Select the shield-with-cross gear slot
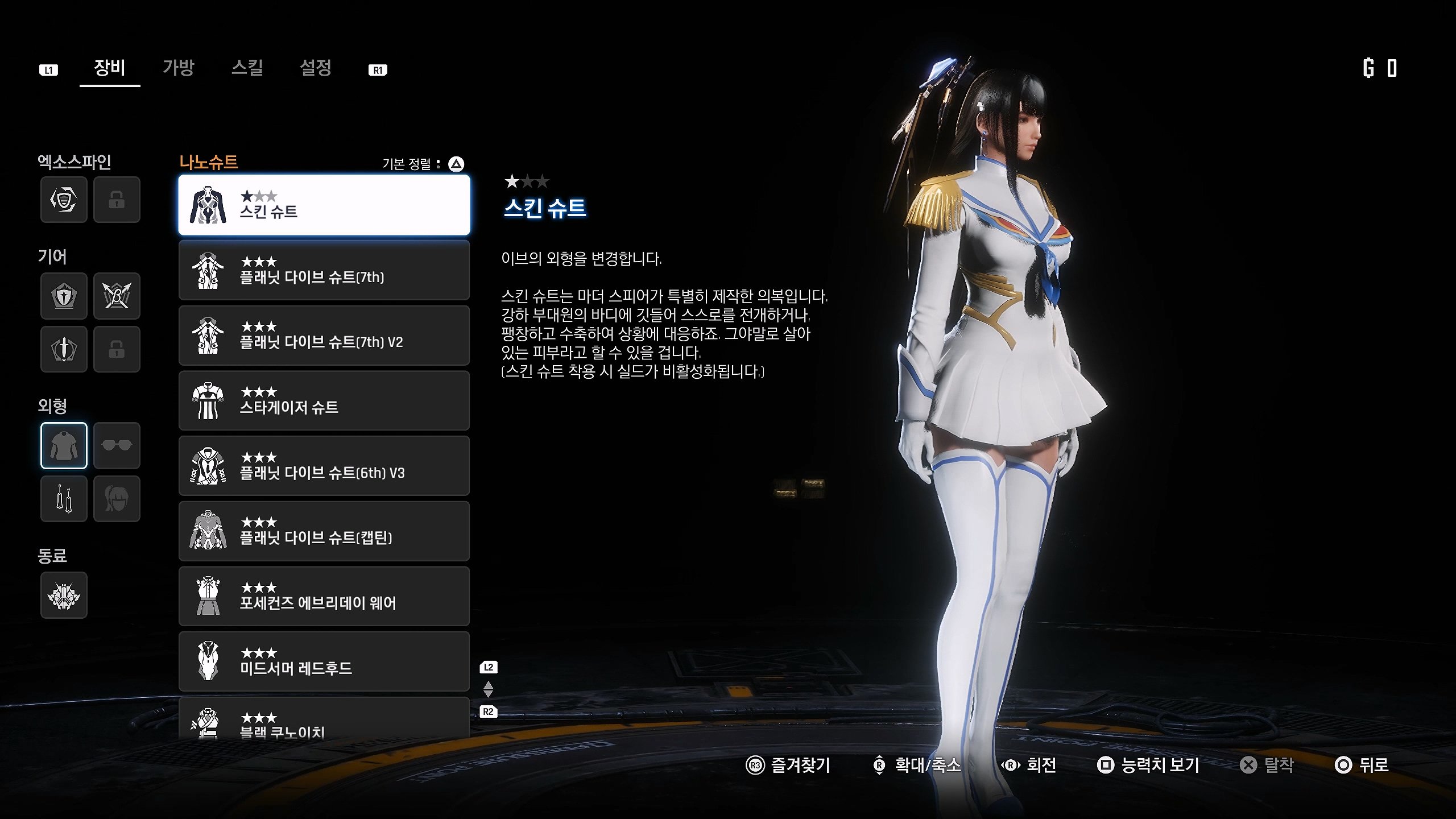 click(x=64, y=296)
